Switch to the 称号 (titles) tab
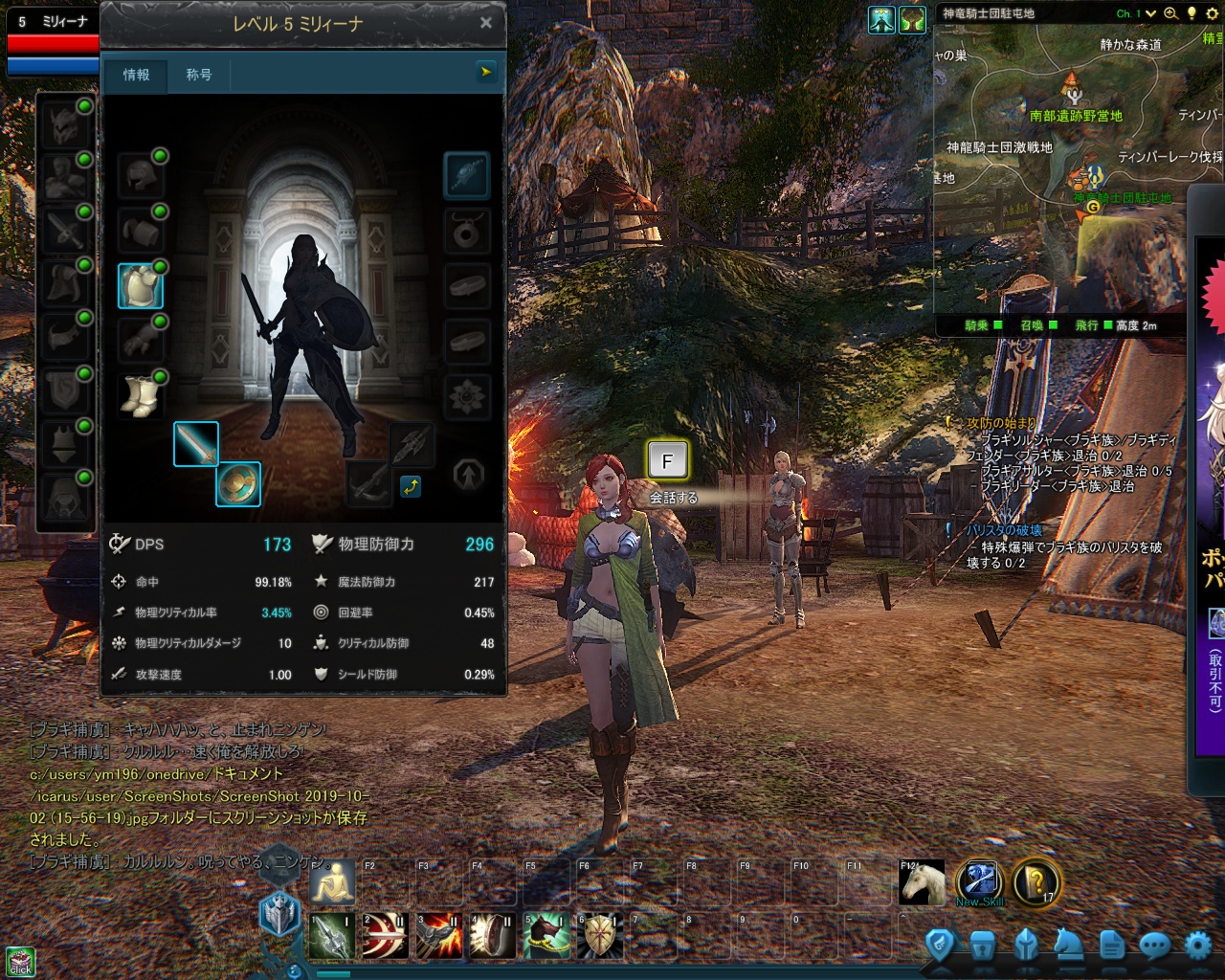Viewport: 1225px width, 980px height. (199, 75)
